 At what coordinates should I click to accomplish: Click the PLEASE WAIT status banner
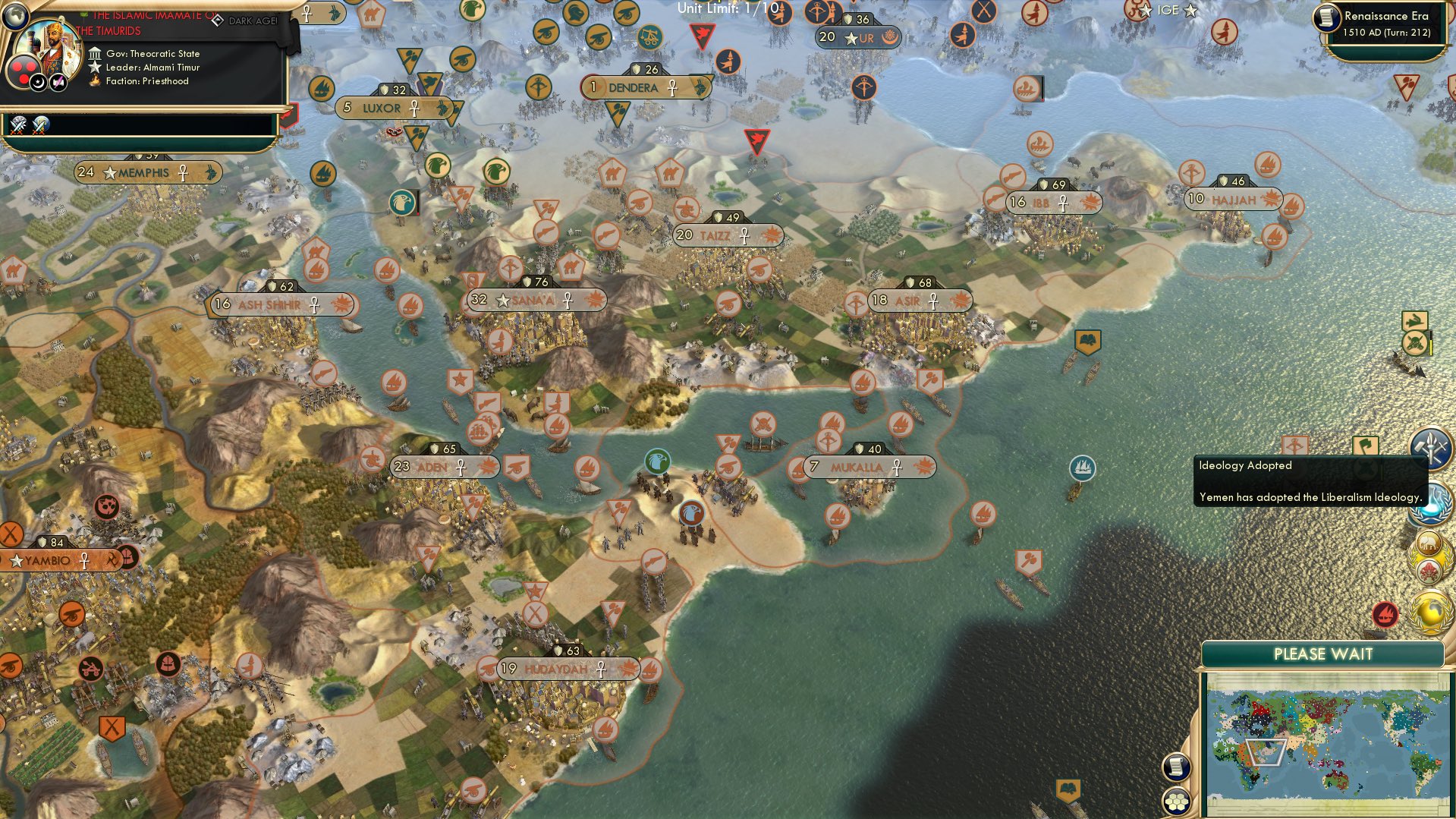pos(1322,654)
